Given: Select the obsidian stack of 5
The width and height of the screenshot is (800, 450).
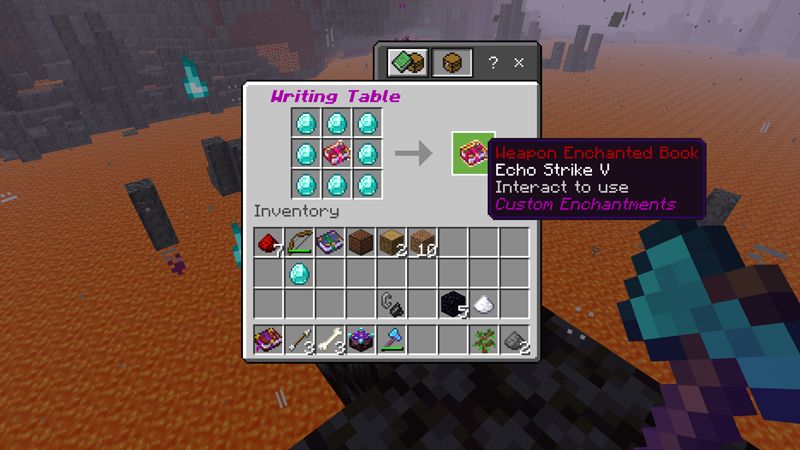Looking at the screenshot, I should click(x=453, y=303).
